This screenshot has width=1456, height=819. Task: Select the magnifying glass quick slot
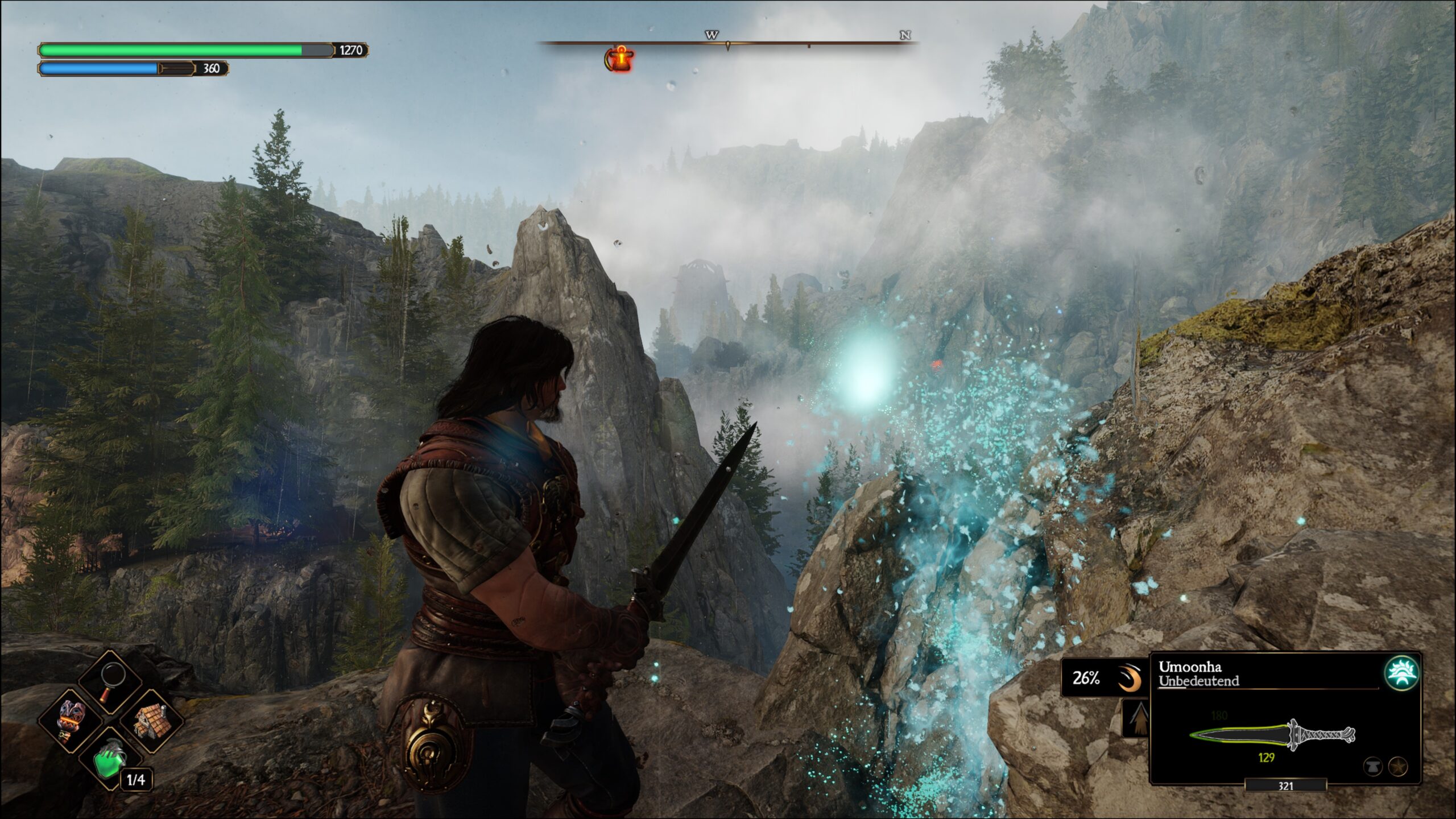pos(111,682)
